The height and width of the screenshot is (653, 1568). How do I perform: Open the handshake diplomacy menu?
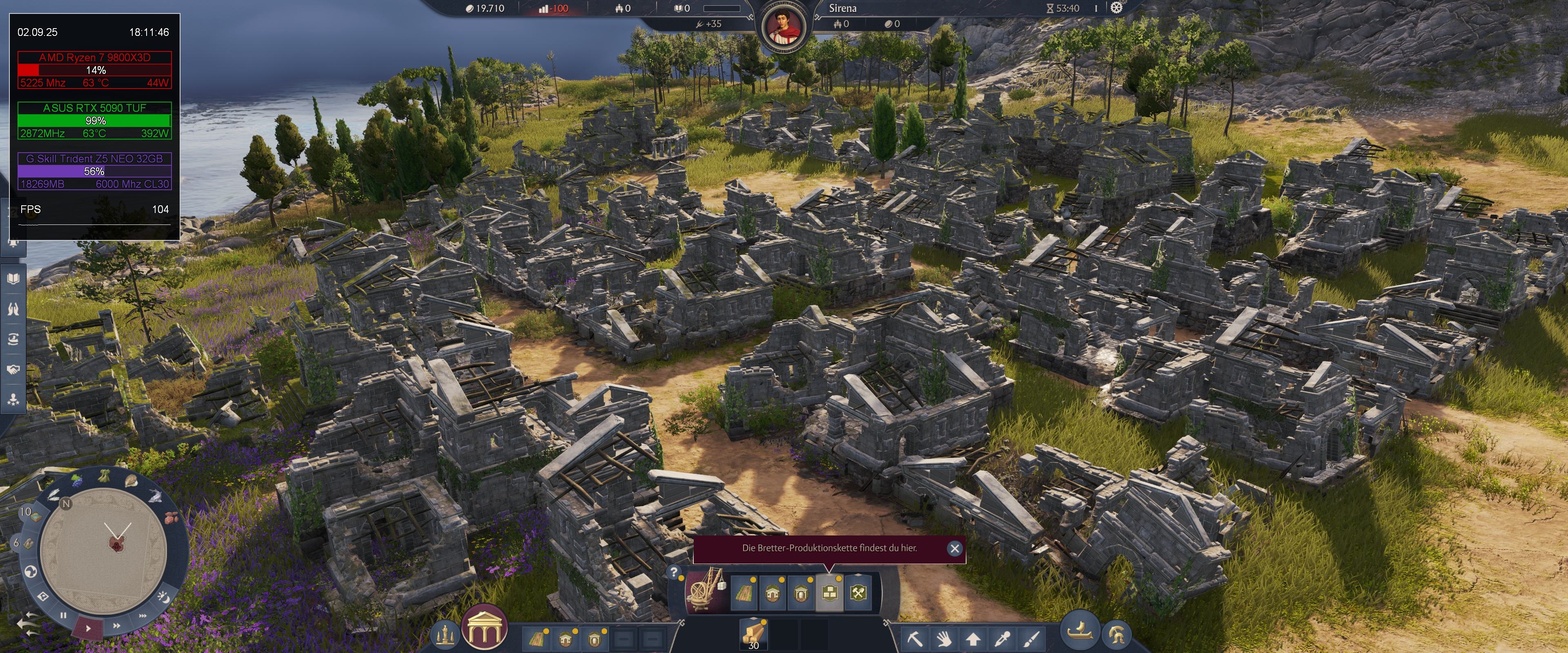[13, 369]
